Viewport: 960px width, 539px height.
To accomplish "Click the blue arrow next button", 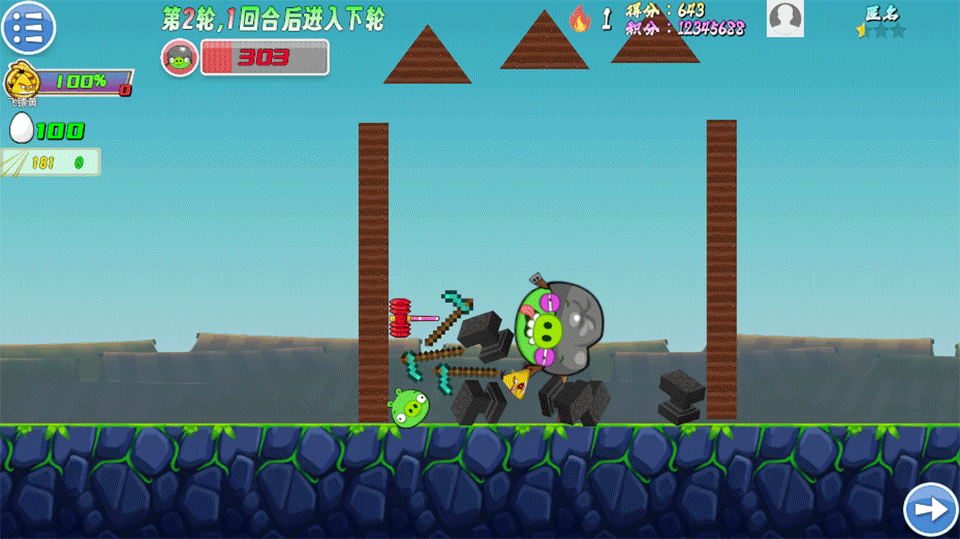I will [x=930, y=510].
